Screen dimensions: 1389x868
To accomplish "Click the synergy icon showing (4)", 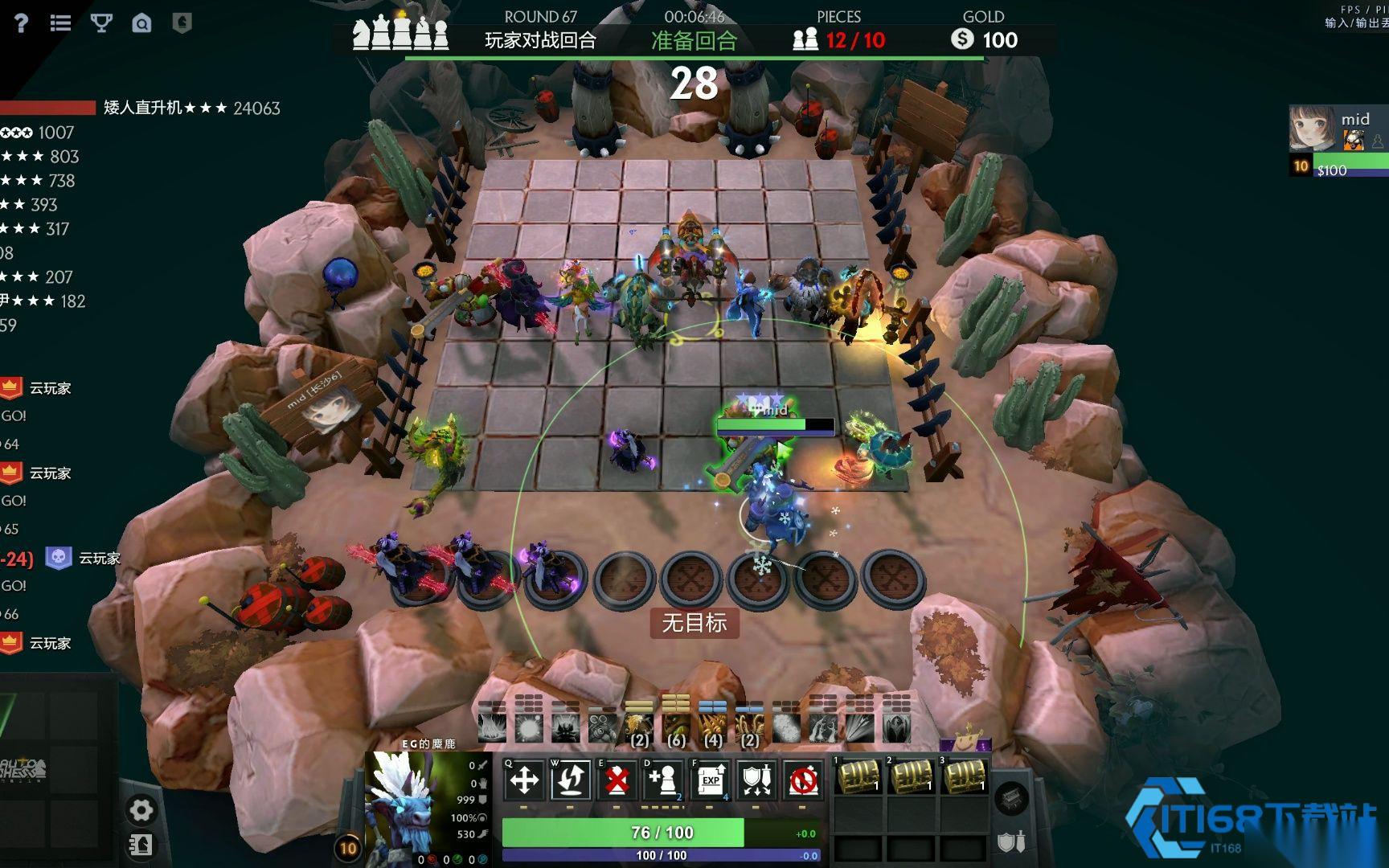I will [x=712, y=727].
